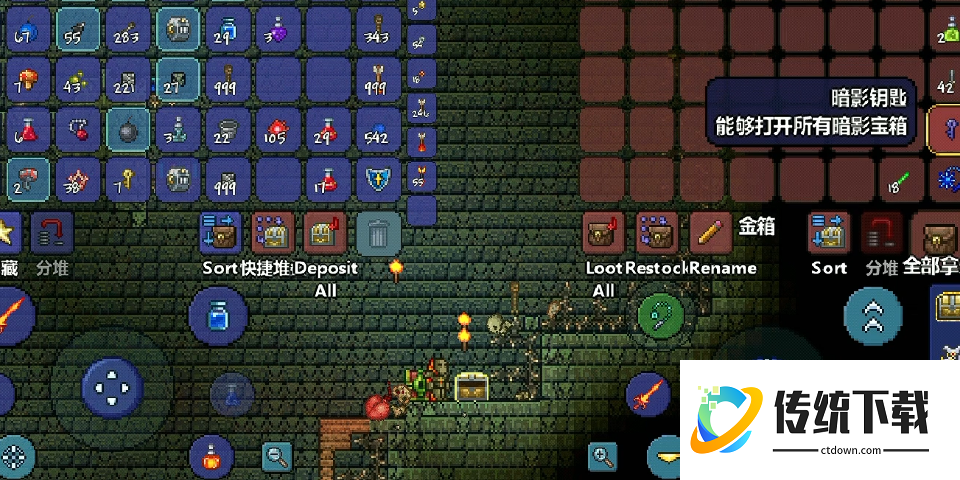
Task: Select the blue cross shield slot
Action: [378, 178]
